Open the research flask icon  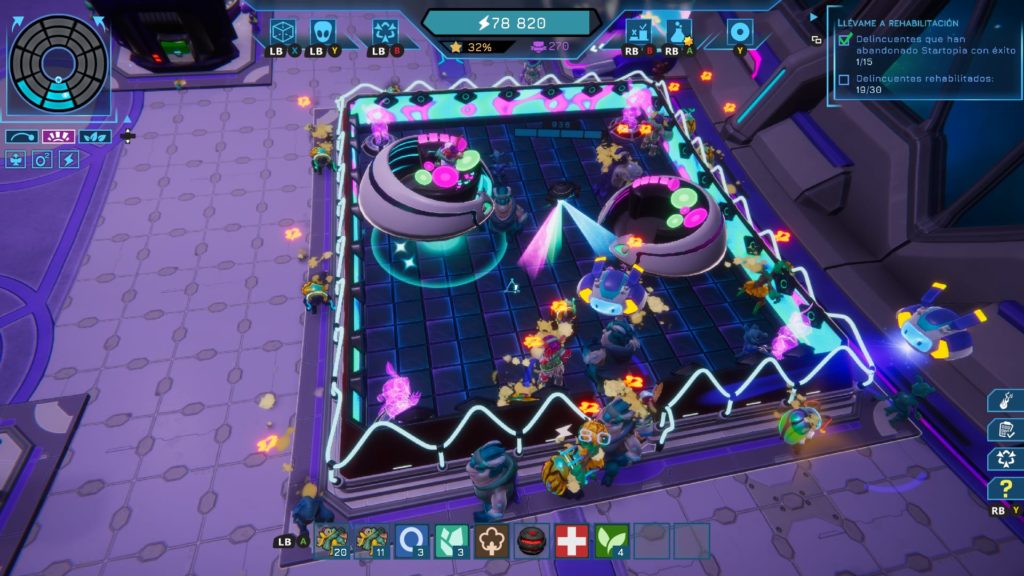[677, 31]
